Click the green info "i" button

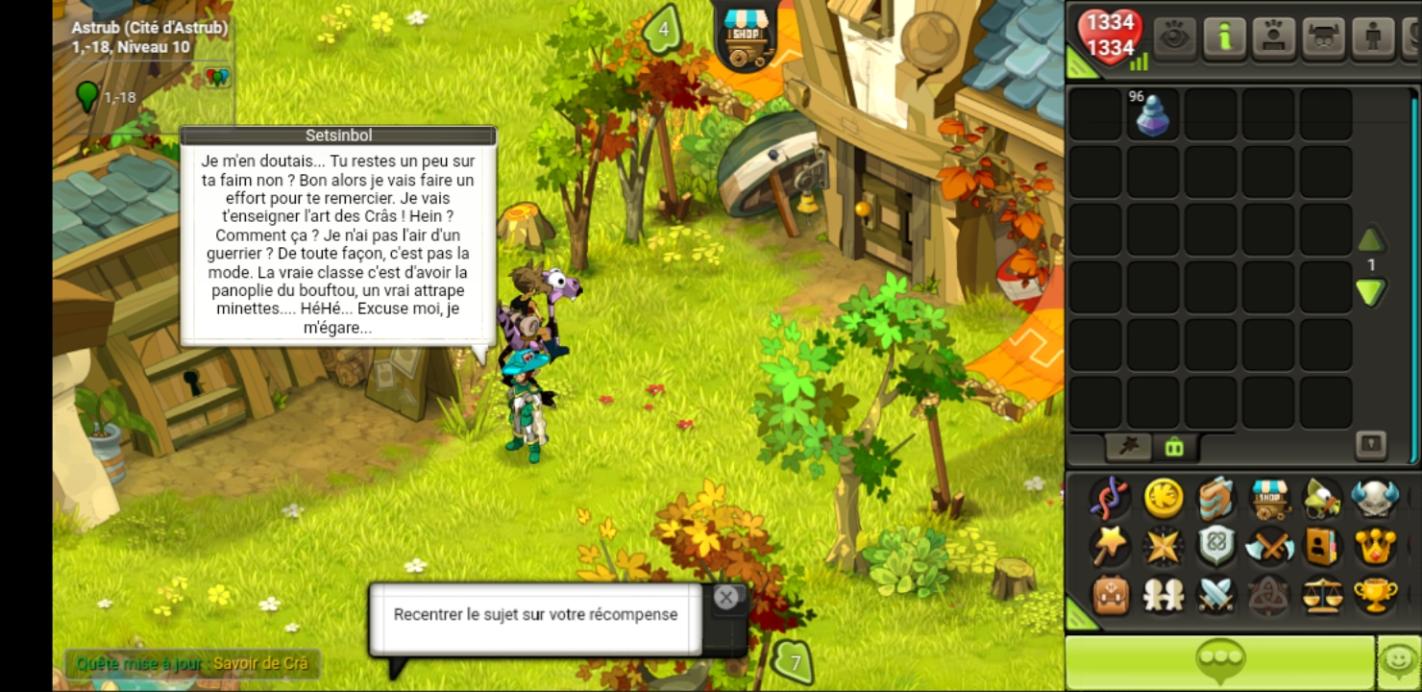coord(1223,37)
